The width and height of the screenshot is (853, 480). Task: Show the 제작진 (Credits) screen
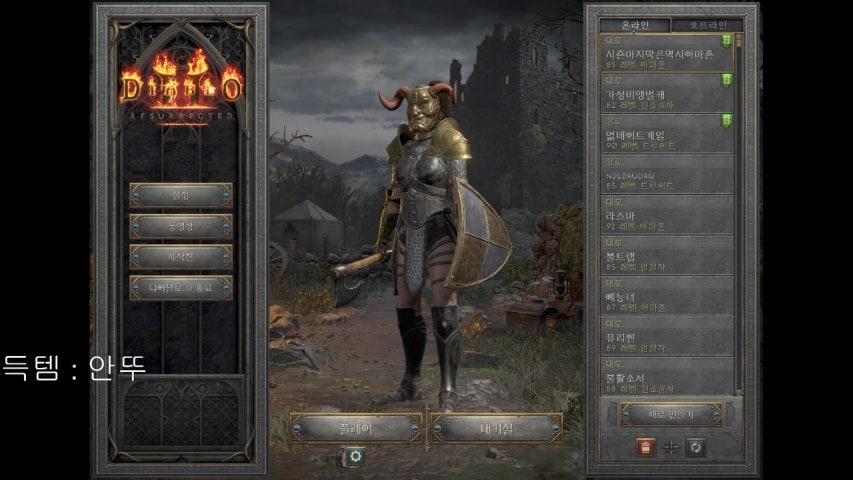pos(181,257)
